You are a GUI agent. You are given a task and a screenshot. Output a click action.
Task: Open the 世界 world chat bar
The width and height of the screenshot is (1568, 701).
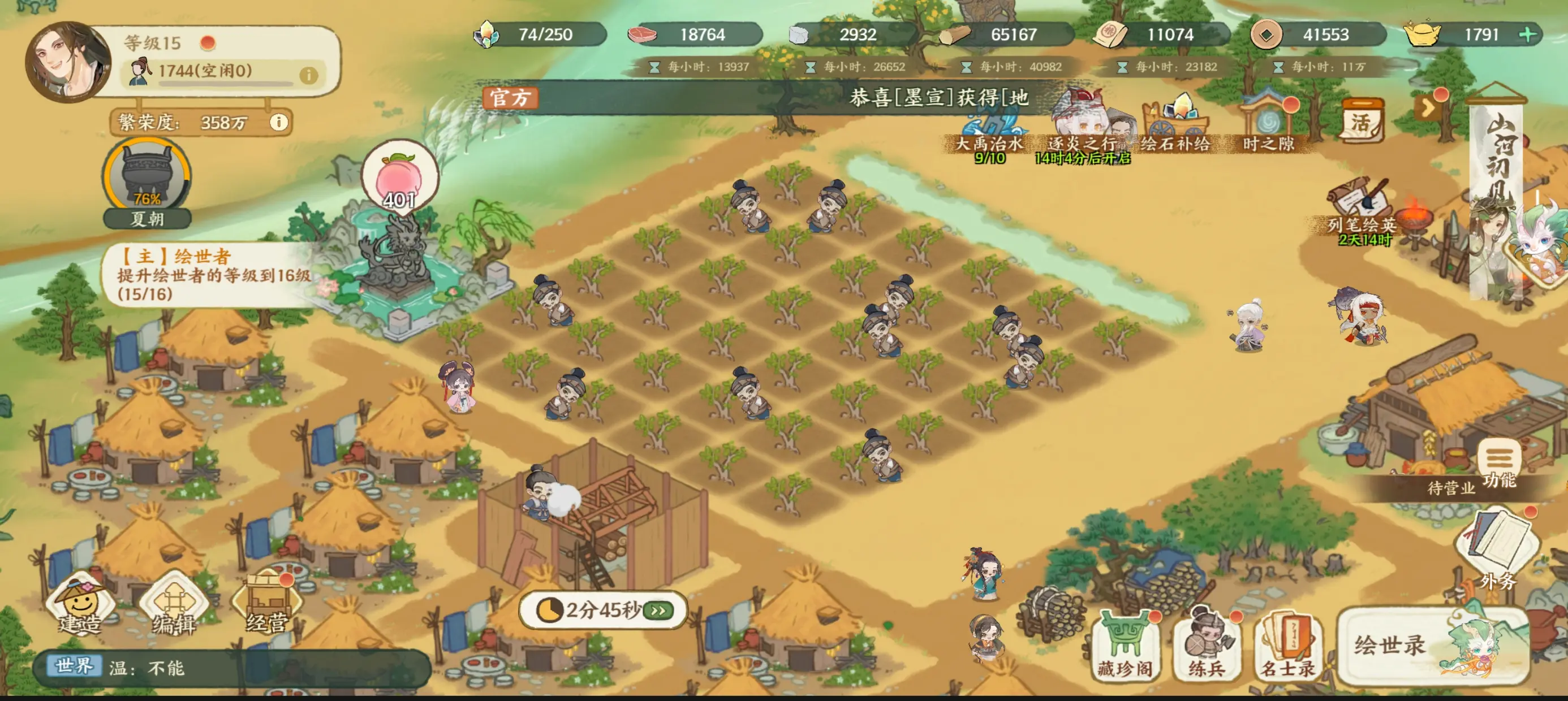pyautogui.click(x=231, y=668)
